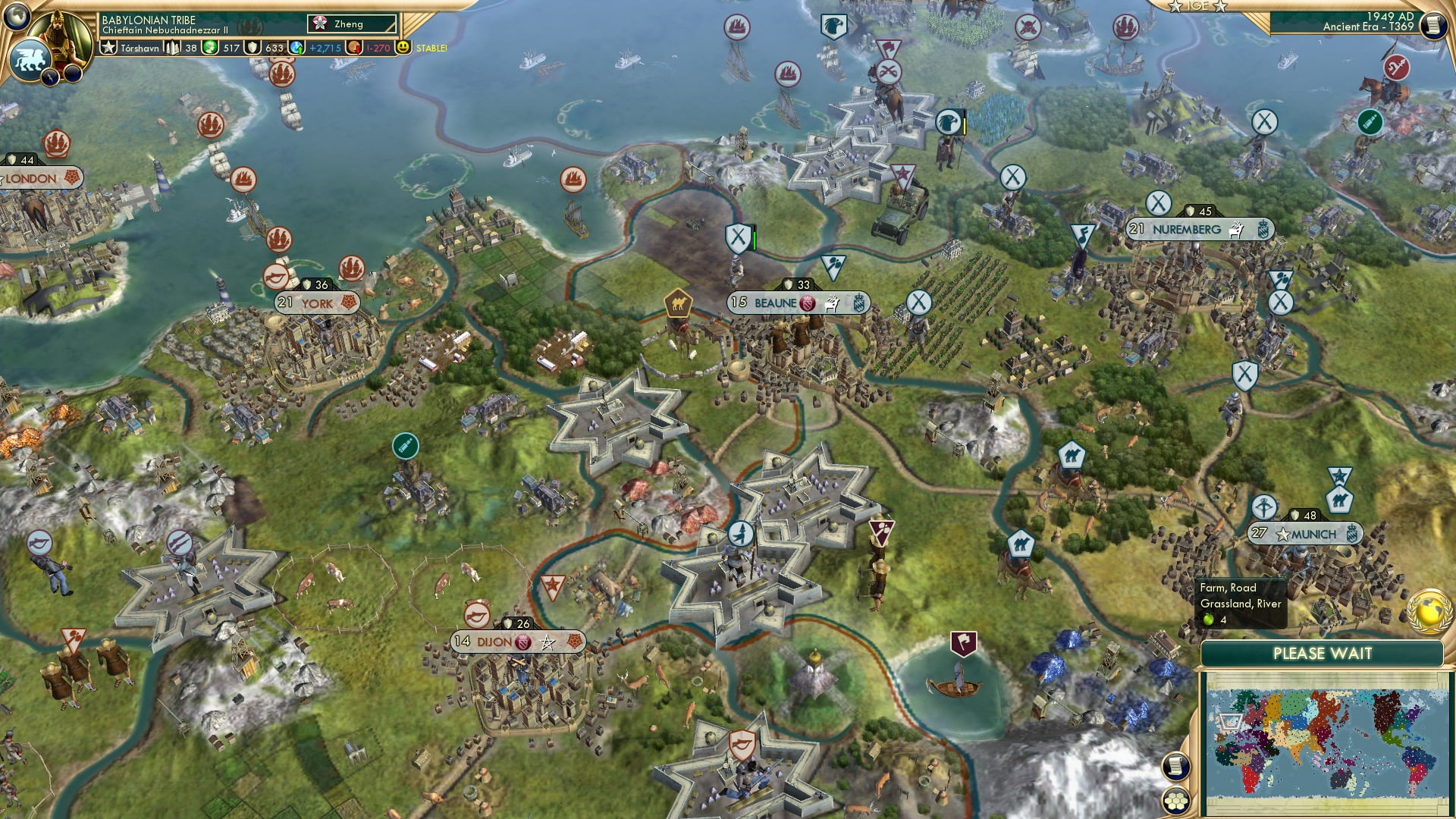Open the Beaune city banner
1456x819 pixels.
[x=798, y=303]
